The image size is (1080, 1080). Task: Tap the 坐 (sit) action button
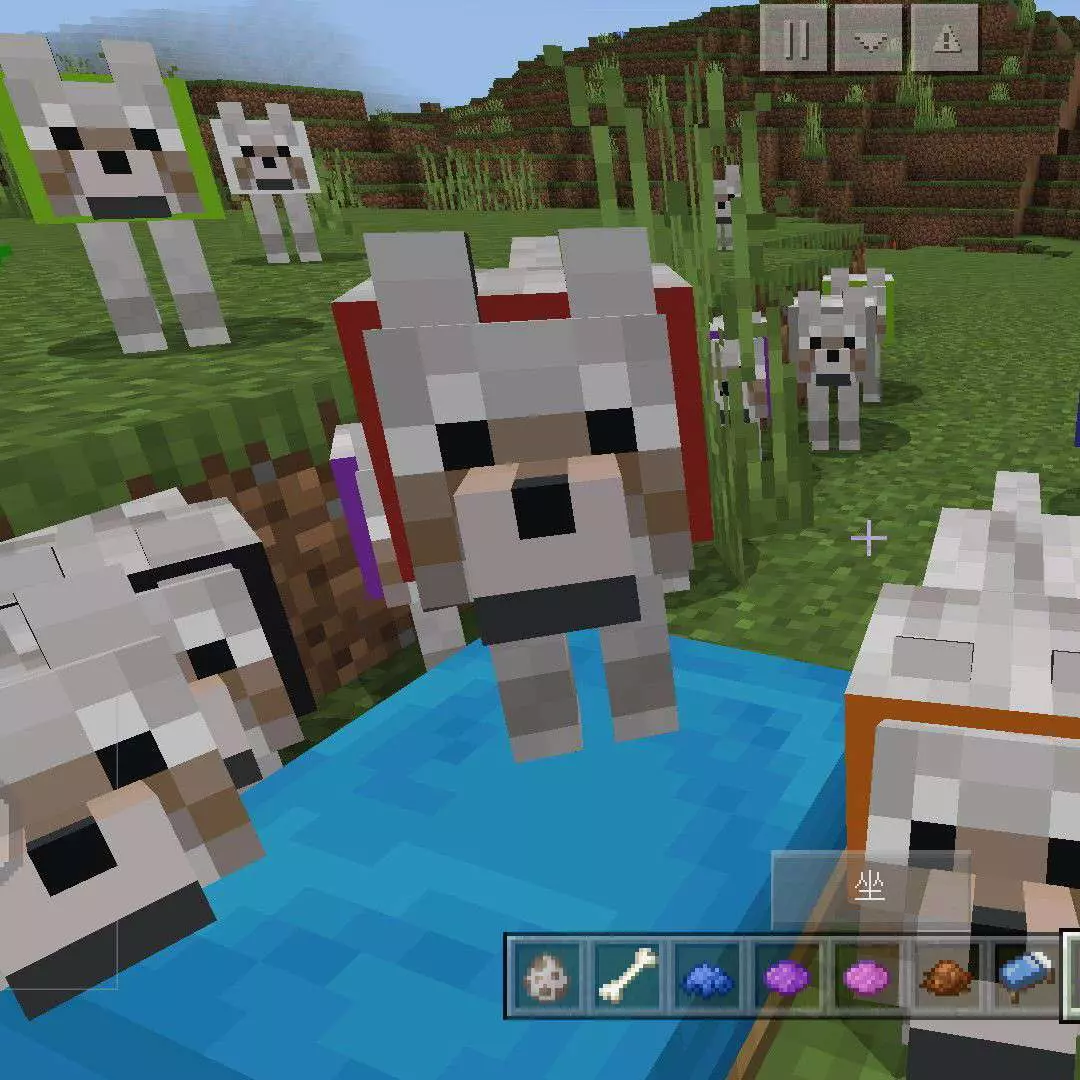pos(870,889)
